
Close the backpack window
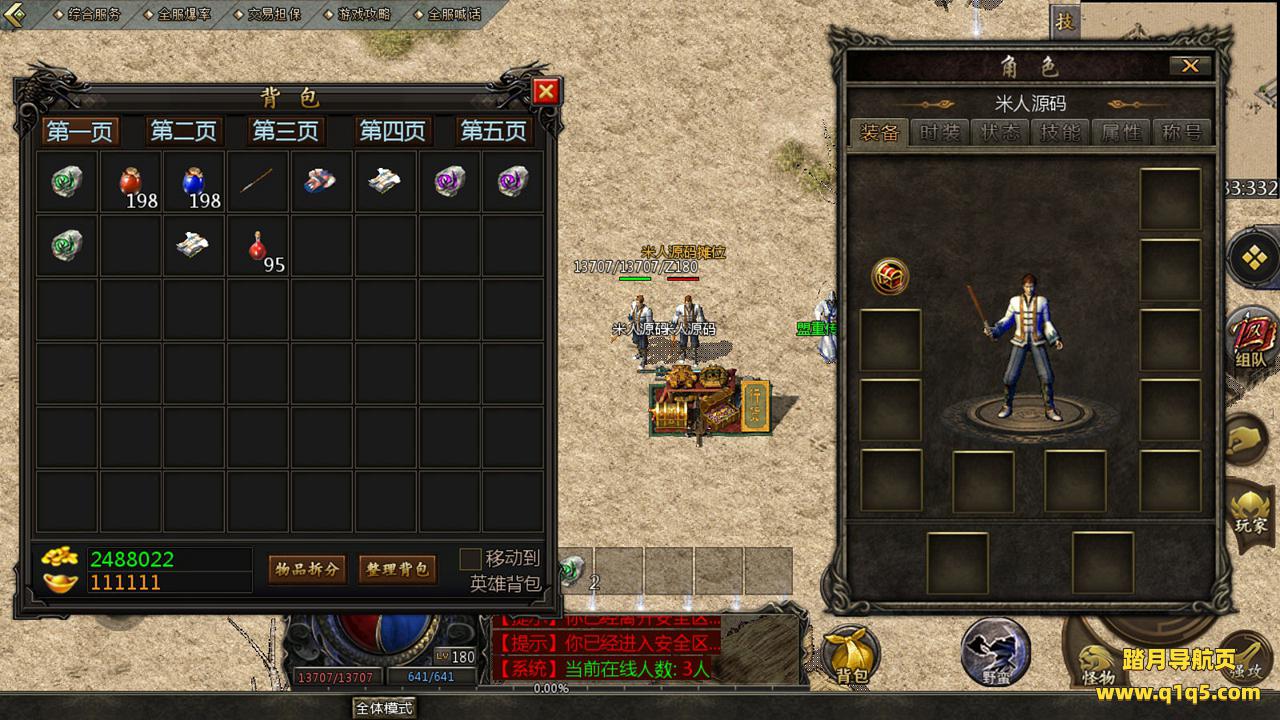pos(546,92)
